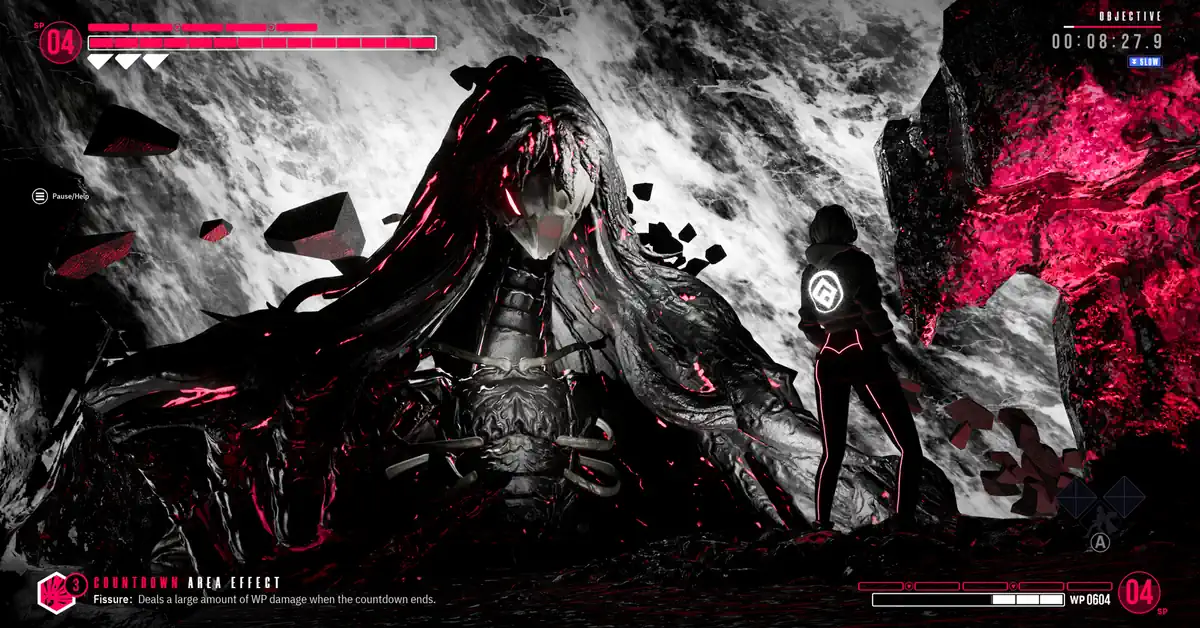Select the Countdown Area Effect hexagon icon
Viewport: 1200px width, 628px height.
53,593
